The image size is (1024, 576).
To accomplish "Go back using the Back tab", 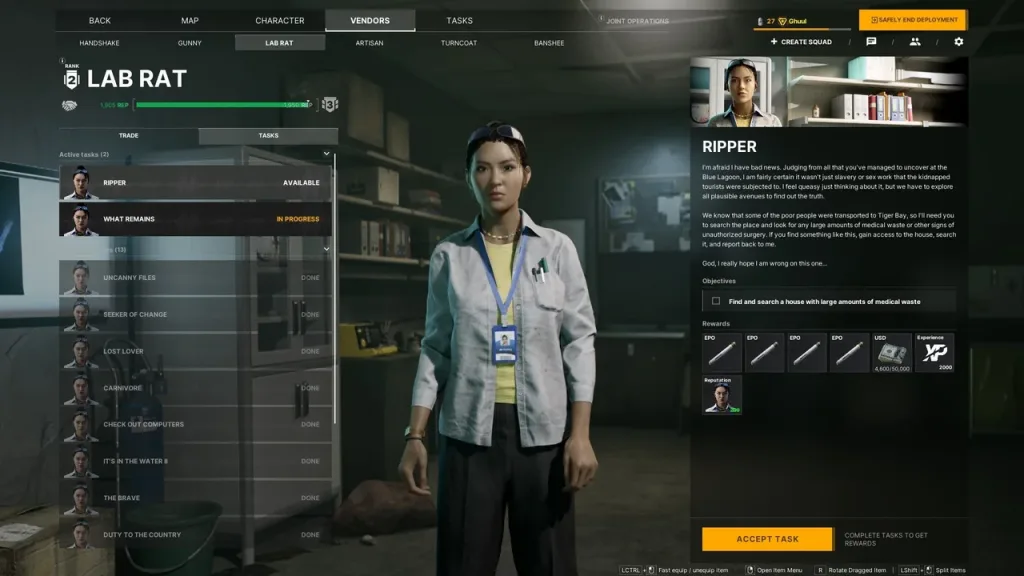I will pos(99,20).
